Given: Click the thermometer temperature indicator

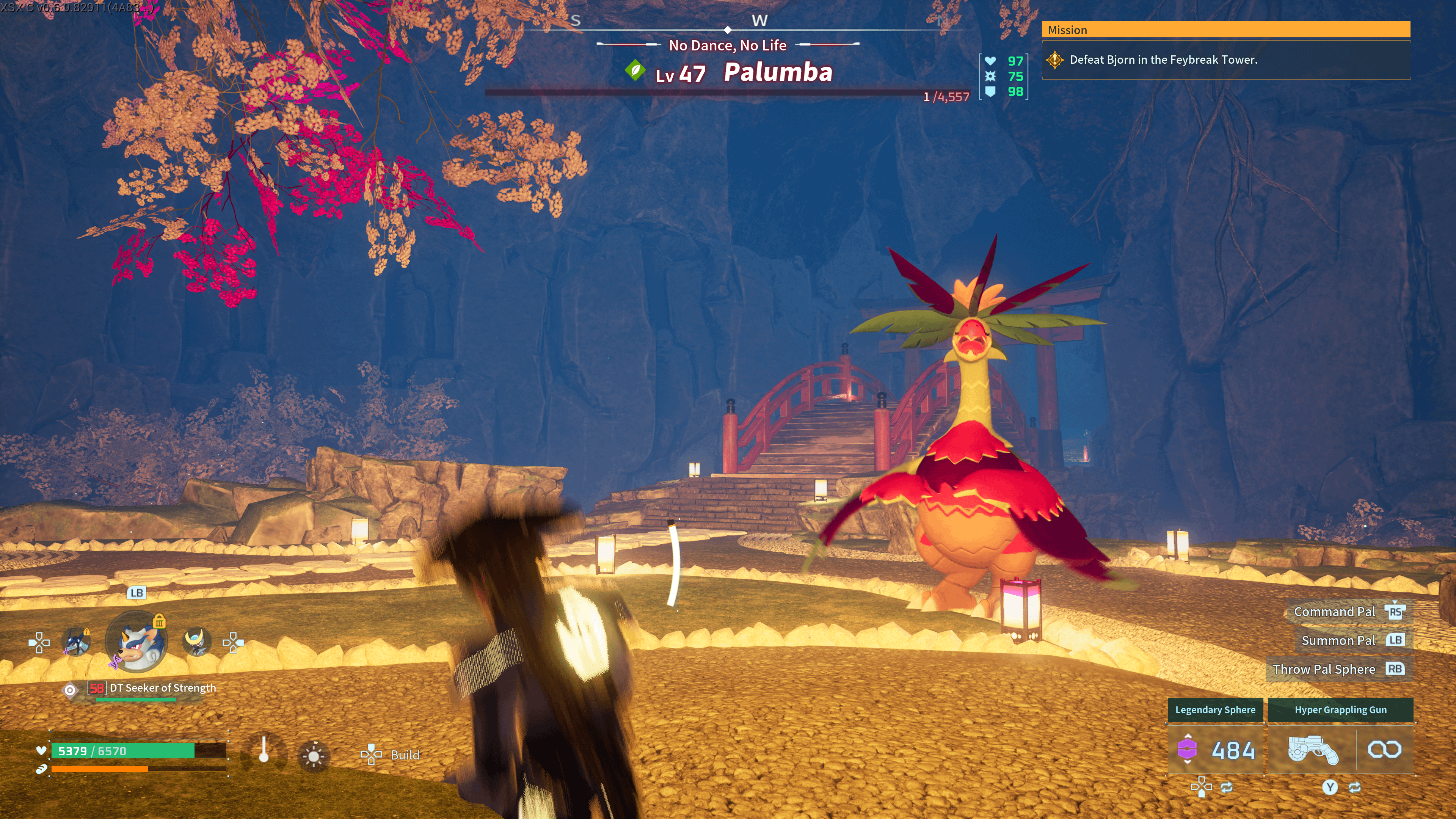Looking at the screenshot, I should coord(264,752).
